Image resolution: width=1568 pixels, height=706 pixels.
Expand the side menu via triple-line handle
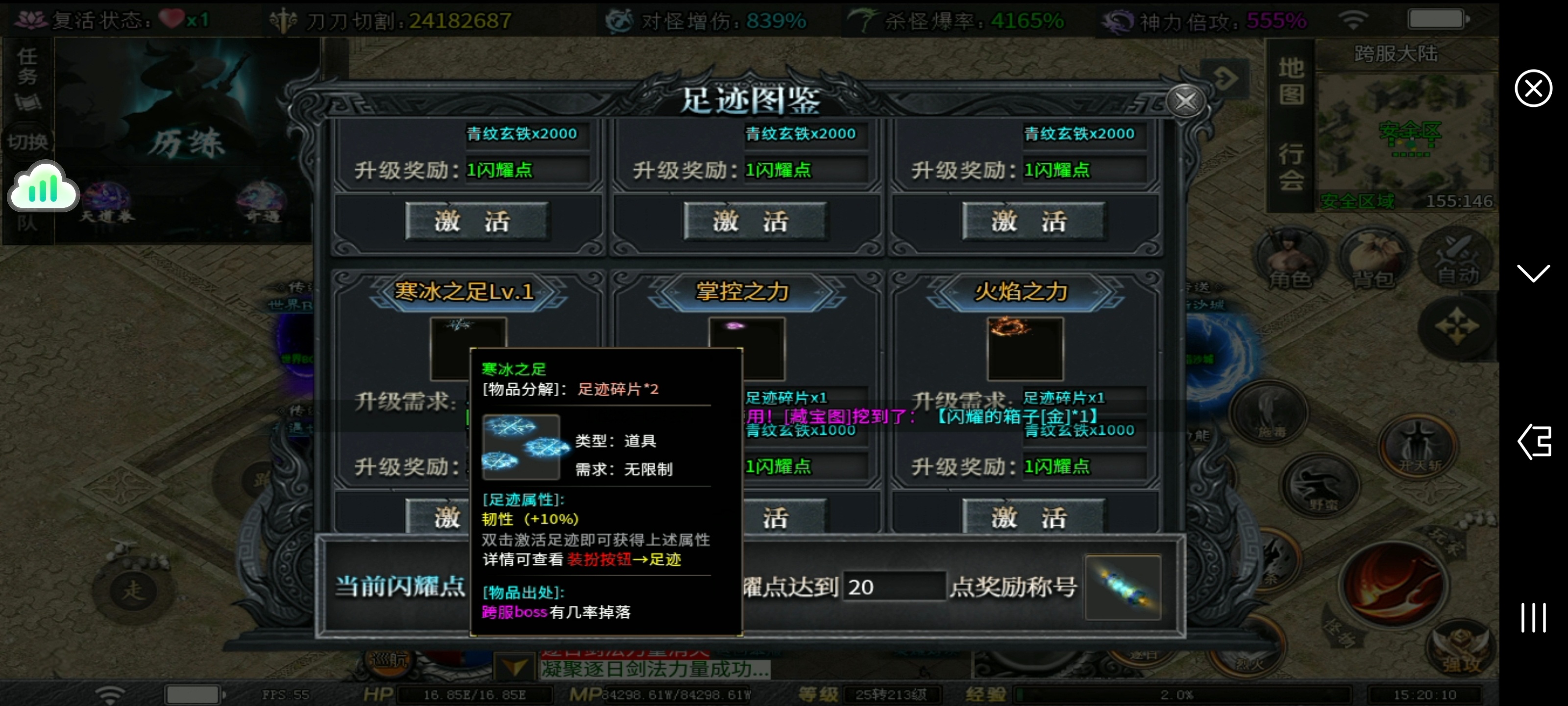click(1533, 617)
